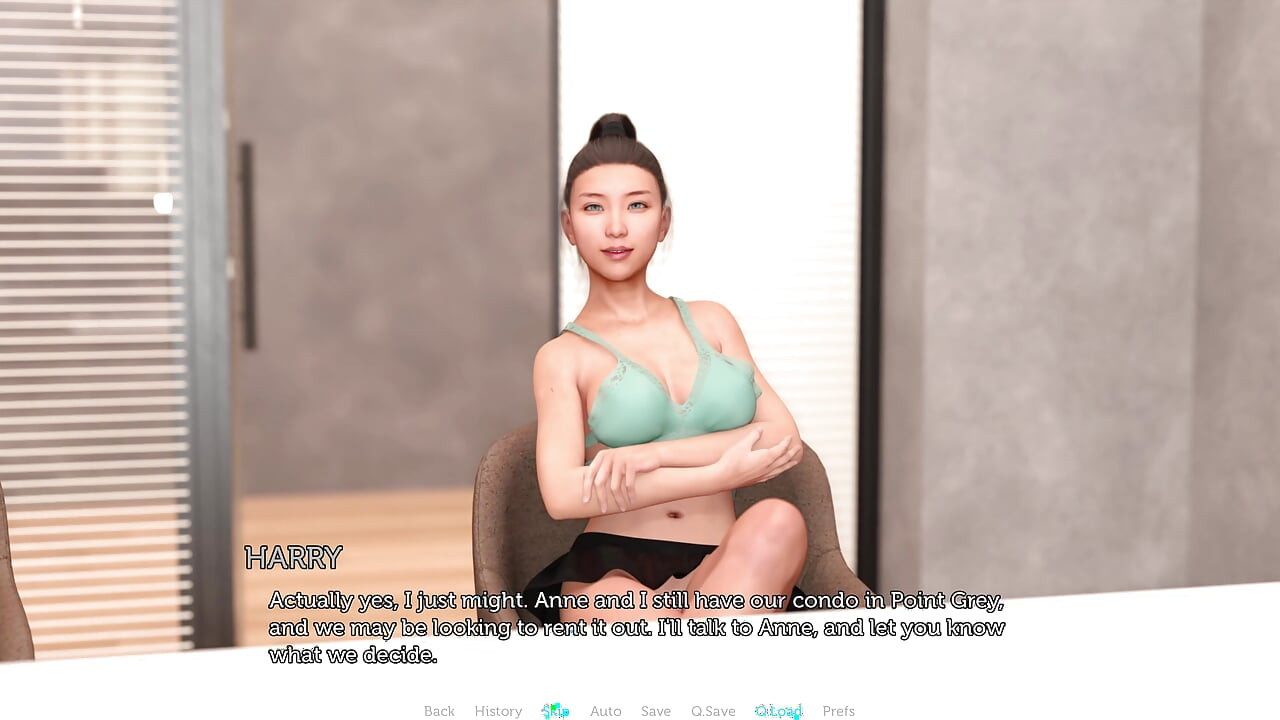Click Prefs at the bottom right

[838, 711]
